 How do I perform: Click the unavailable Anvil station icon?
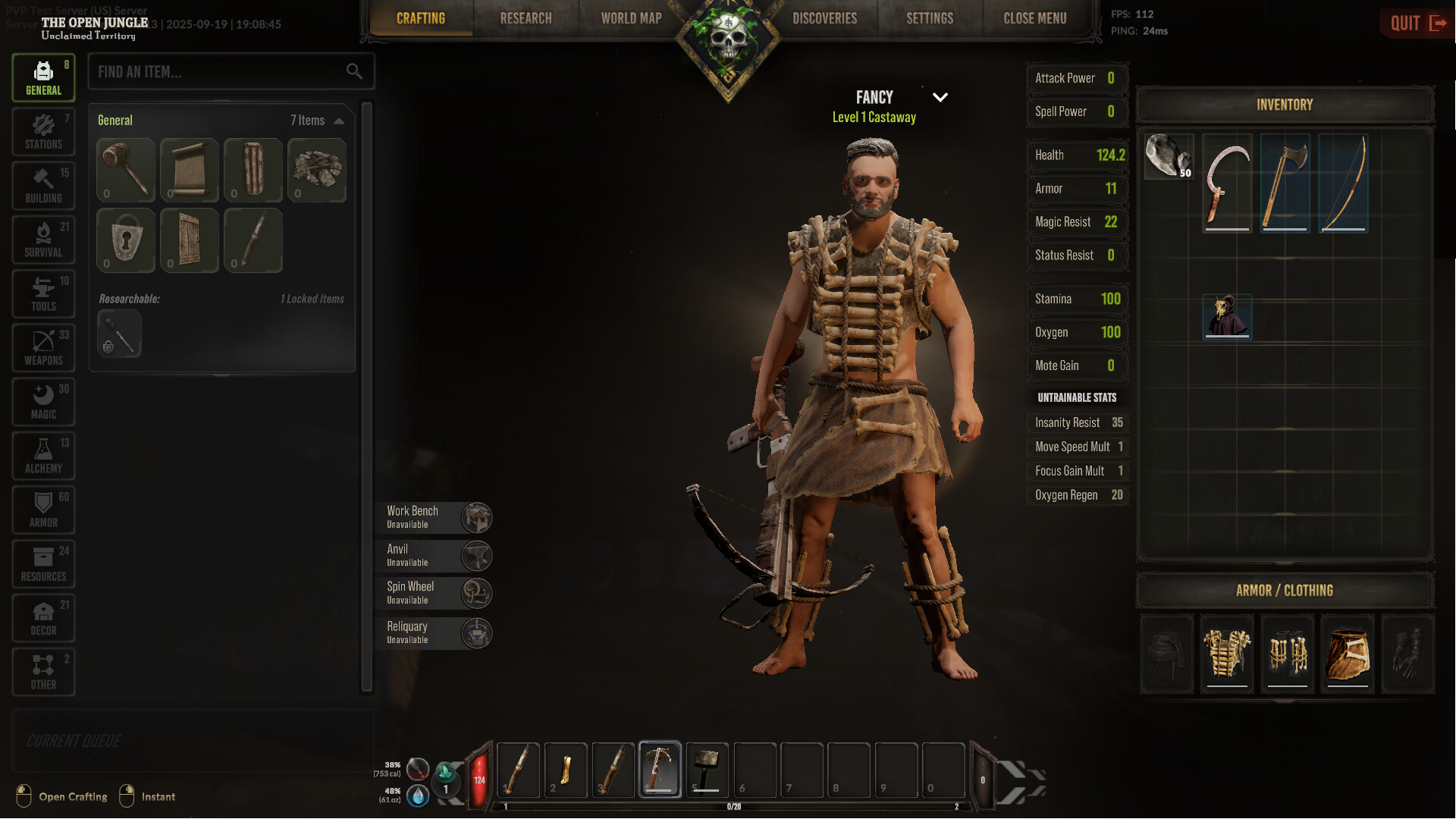point(476,555)
